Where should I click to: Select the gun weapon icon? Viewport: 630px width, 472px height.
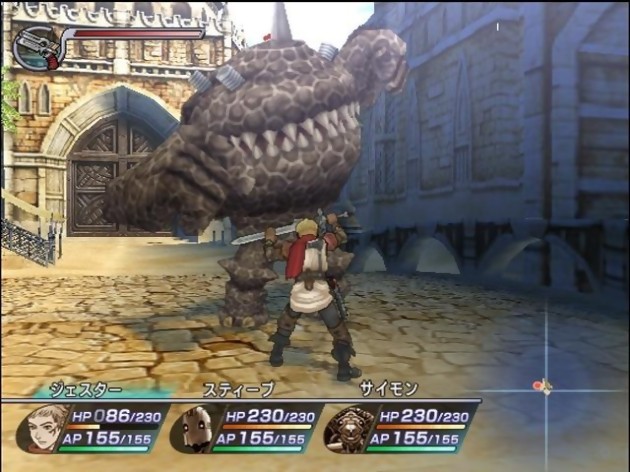click(x=33, y=47)
